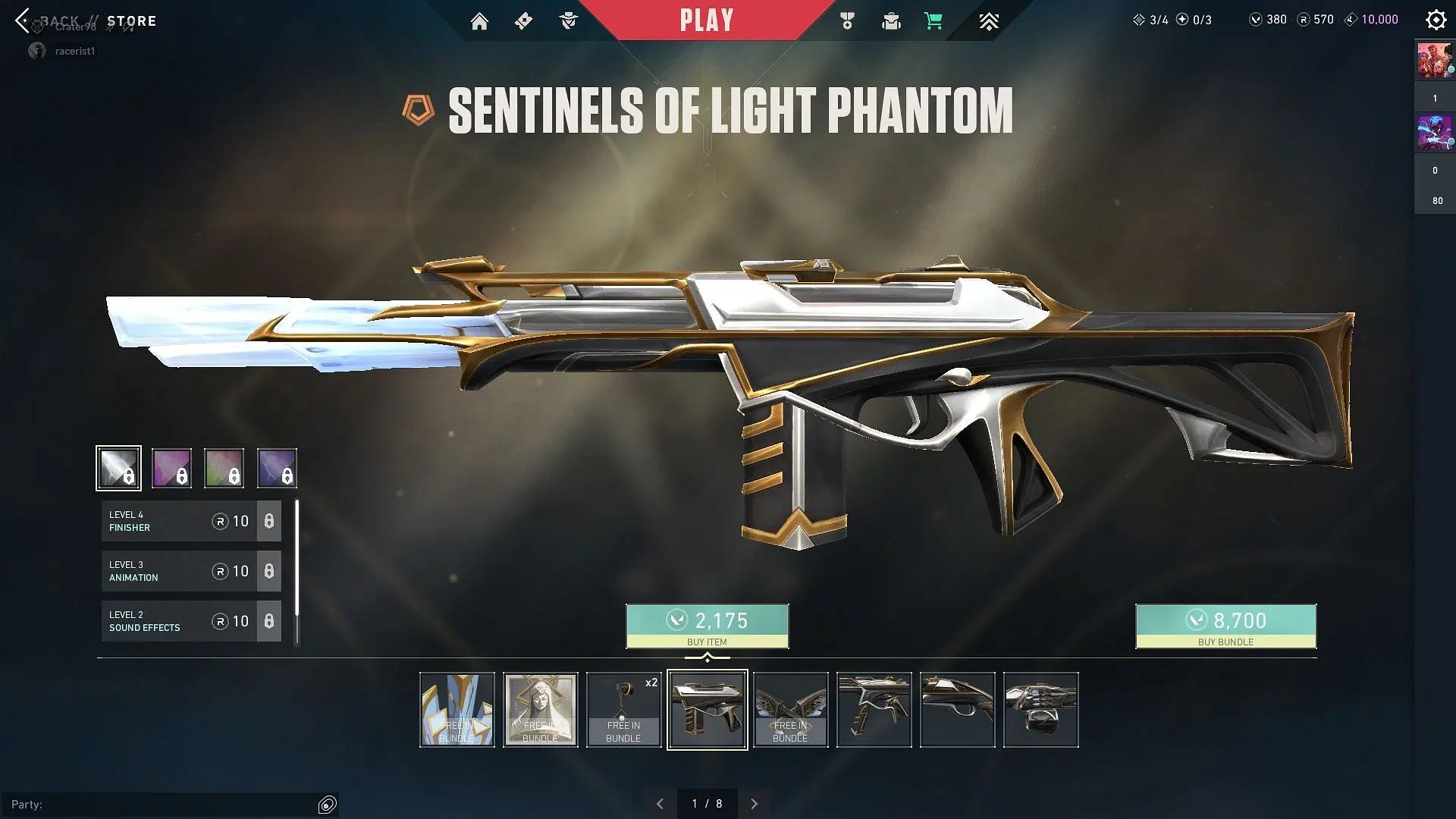Select the silver skin variant swatch

pos(118,468)
